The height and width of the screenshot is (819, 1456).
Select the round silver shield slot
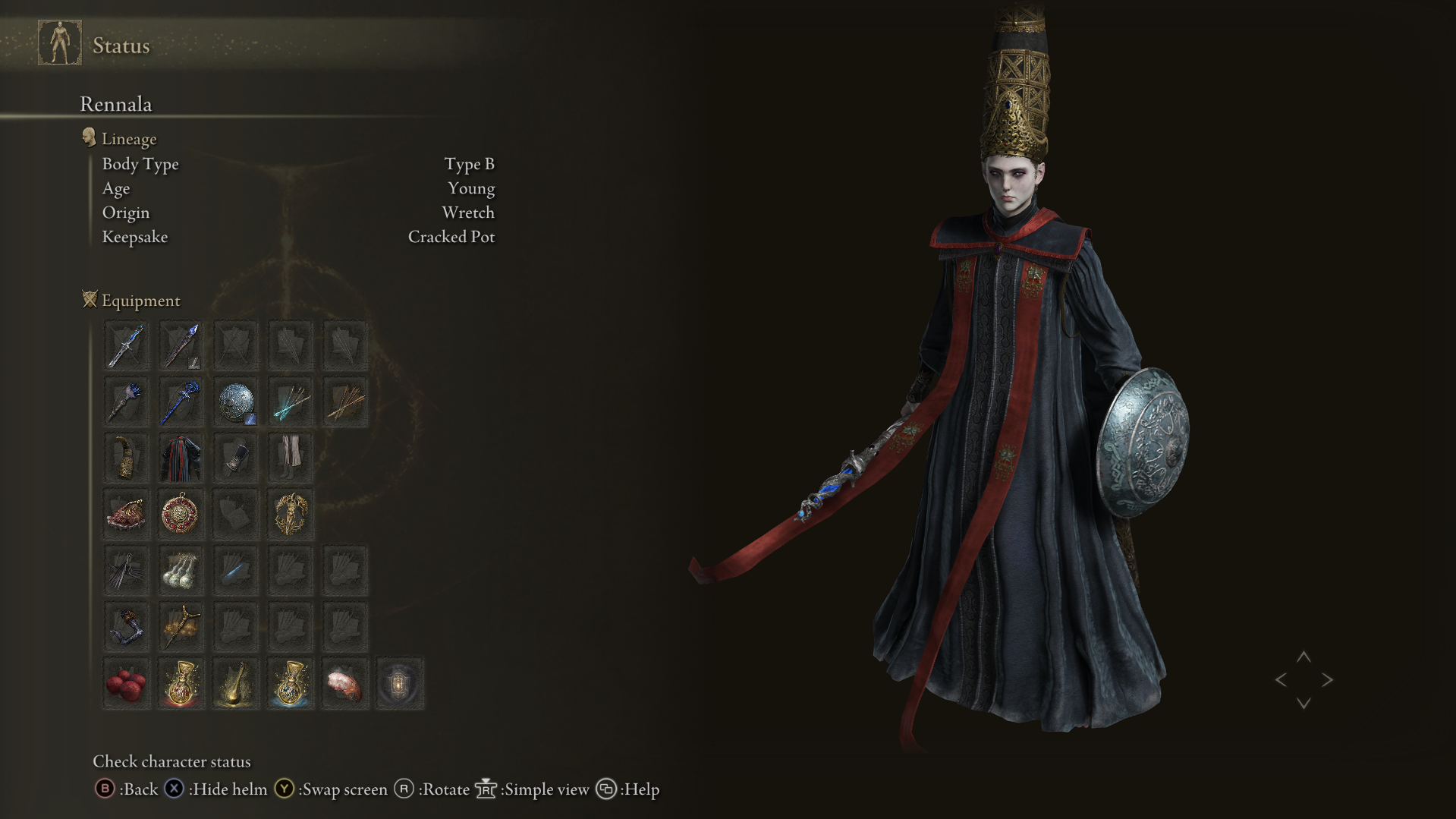[x=236, y=402]
